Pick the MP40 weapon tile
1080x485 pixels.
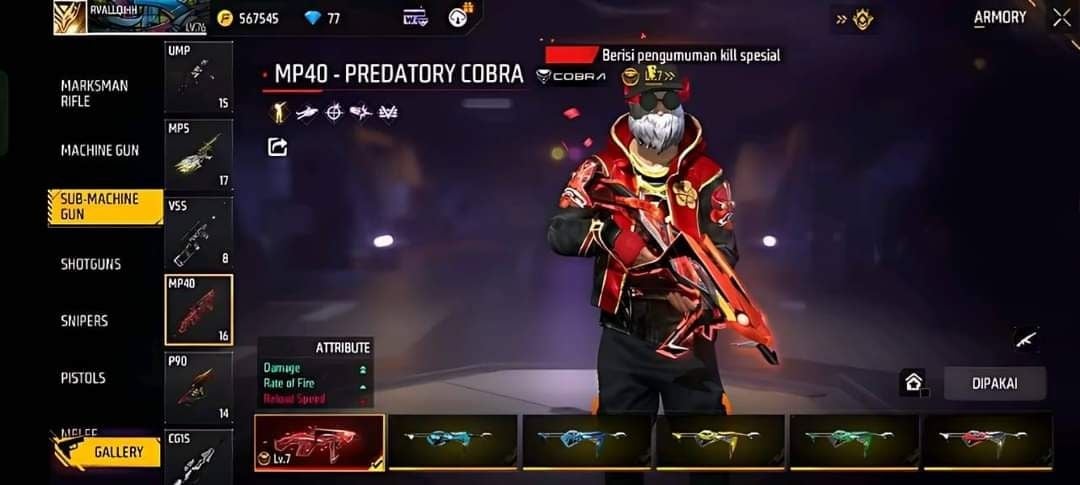click(198, 309)
